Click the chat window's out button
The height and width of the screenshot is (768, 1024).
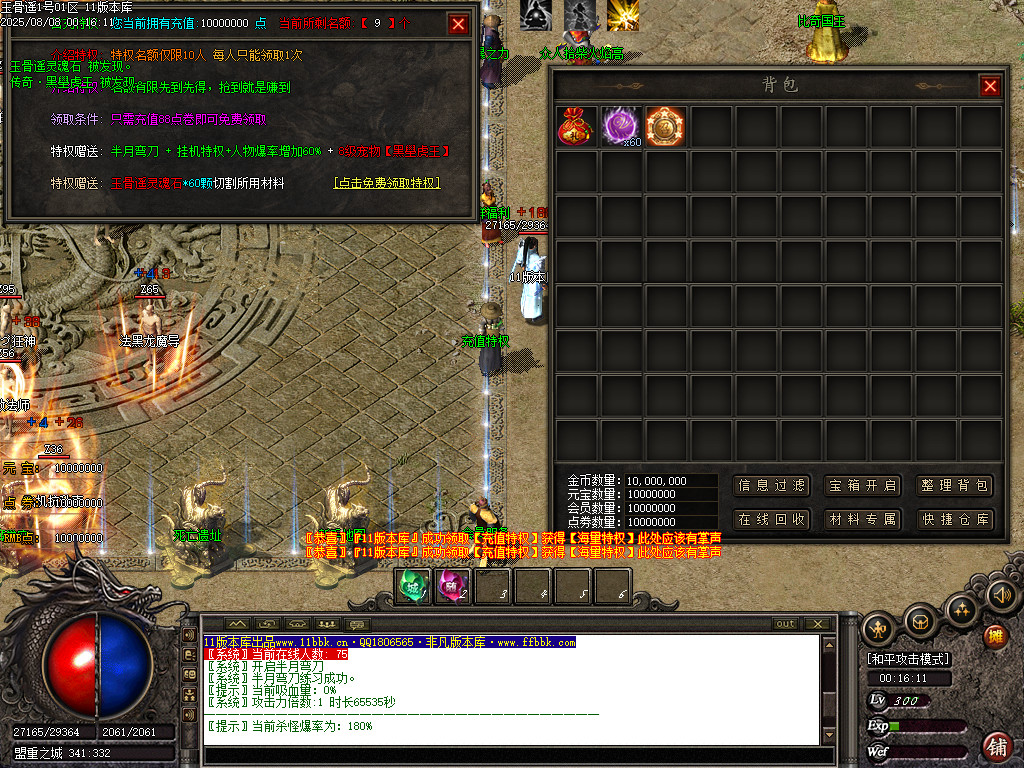coord(786,624)
